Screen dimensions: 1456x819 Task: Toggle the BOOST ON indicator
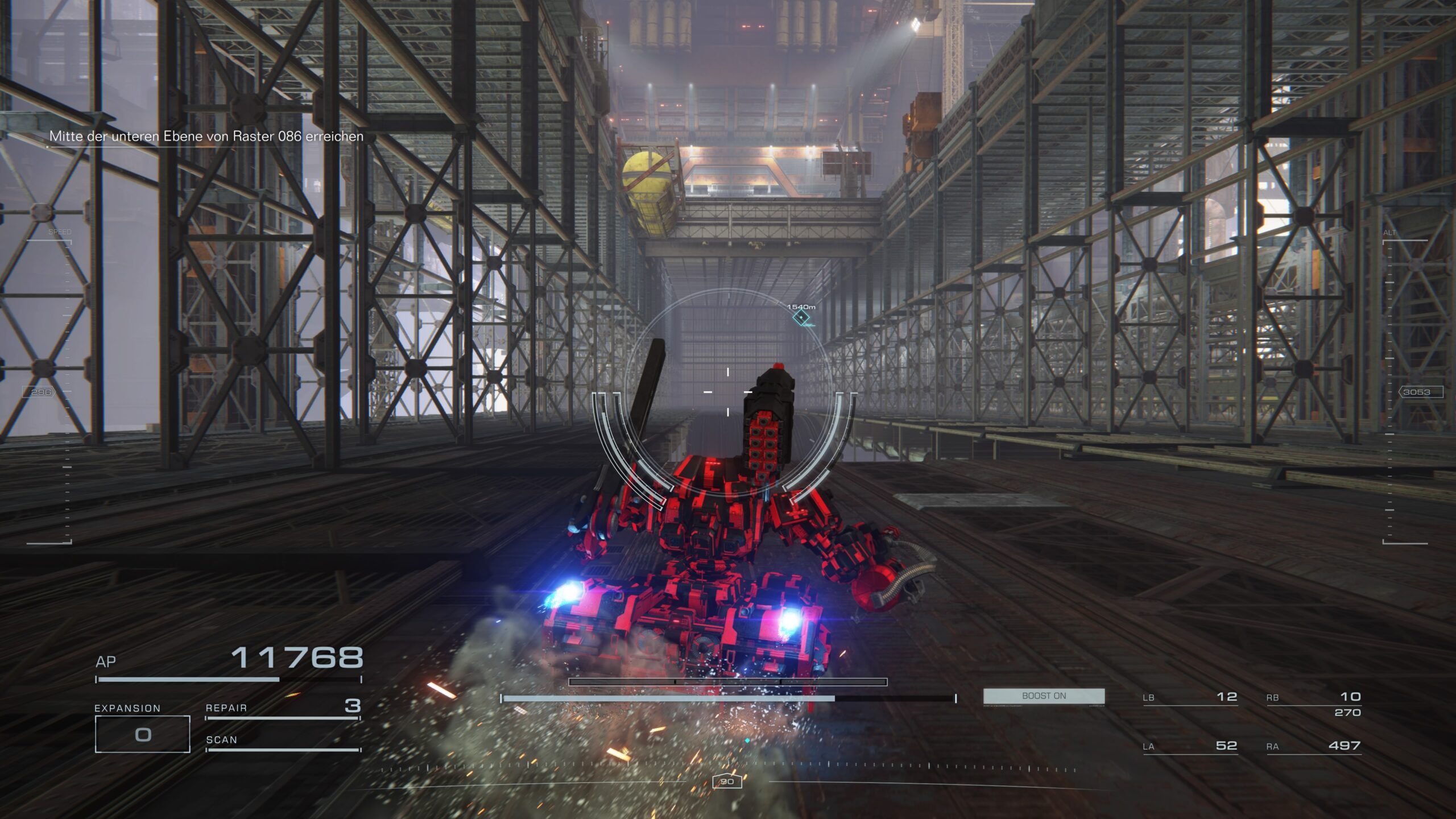click(x=1044, y=696)
